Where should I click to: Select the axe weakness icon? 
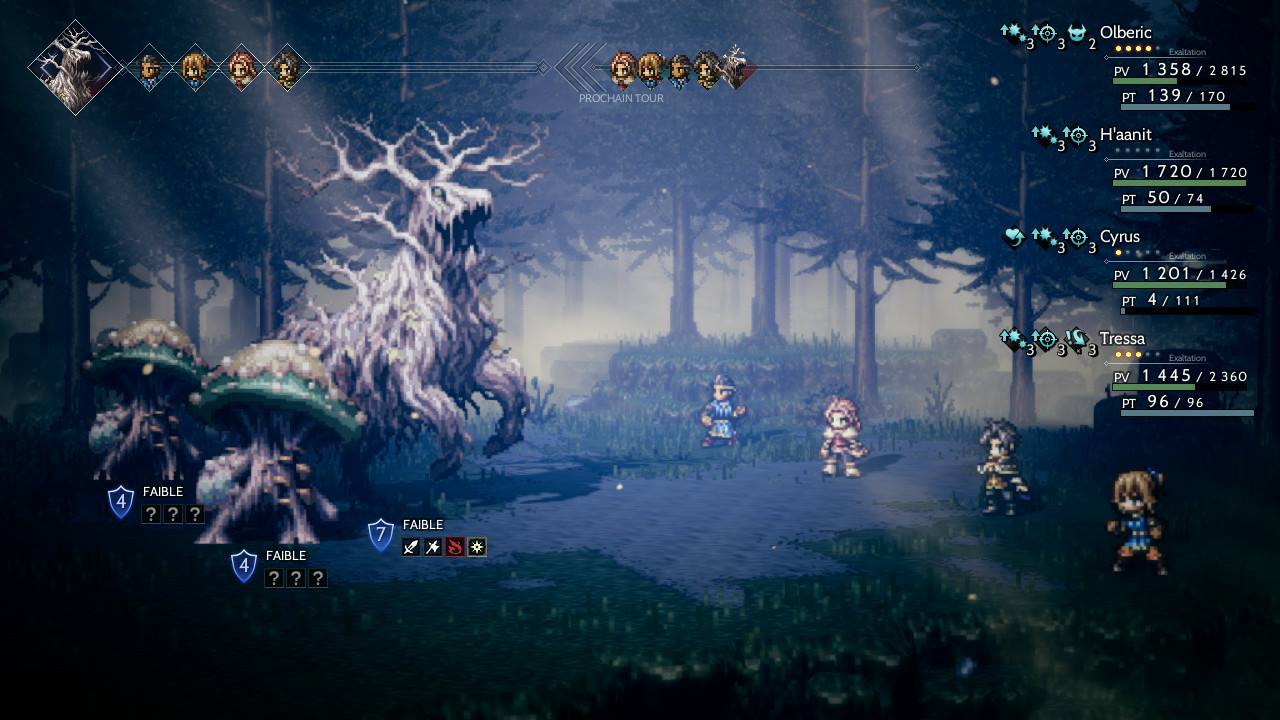pos(433,547)
